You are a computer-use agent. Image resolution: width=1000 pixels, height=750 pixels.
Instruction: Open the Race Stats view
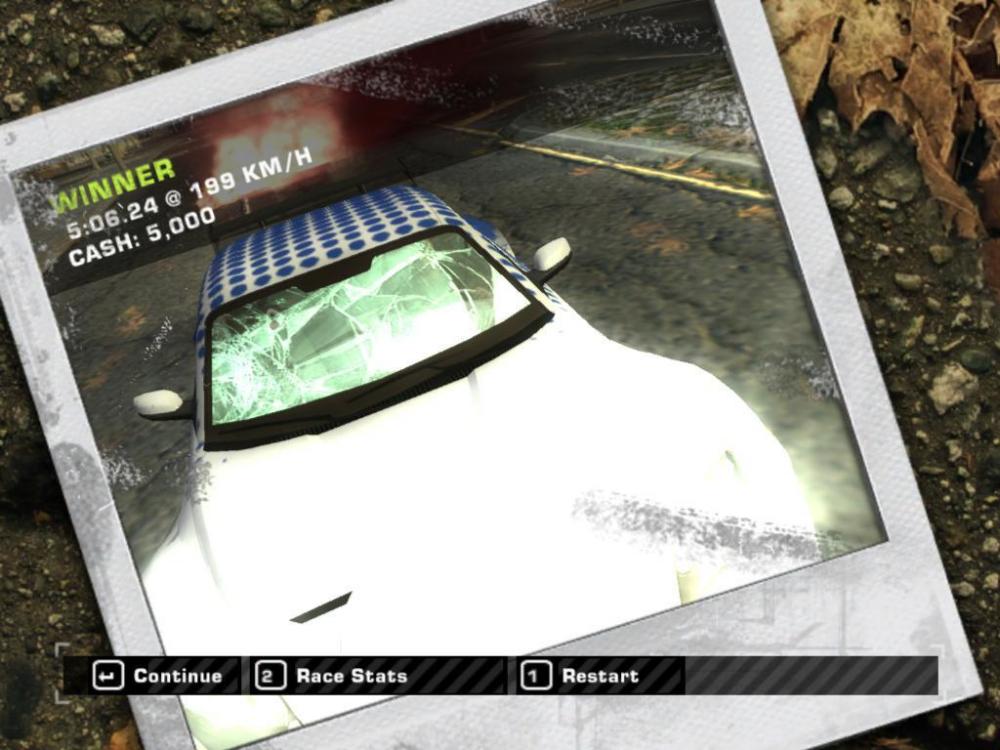333,676
